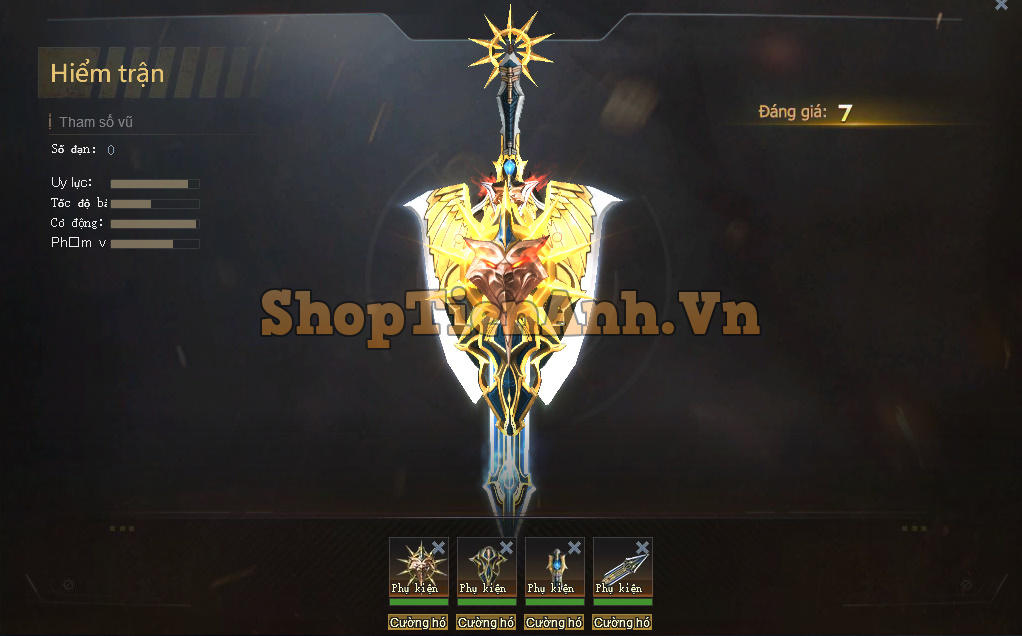Remove the winged crest accessory
Image resolution: width=1022 pixels, height=636 pixels.
506,547
